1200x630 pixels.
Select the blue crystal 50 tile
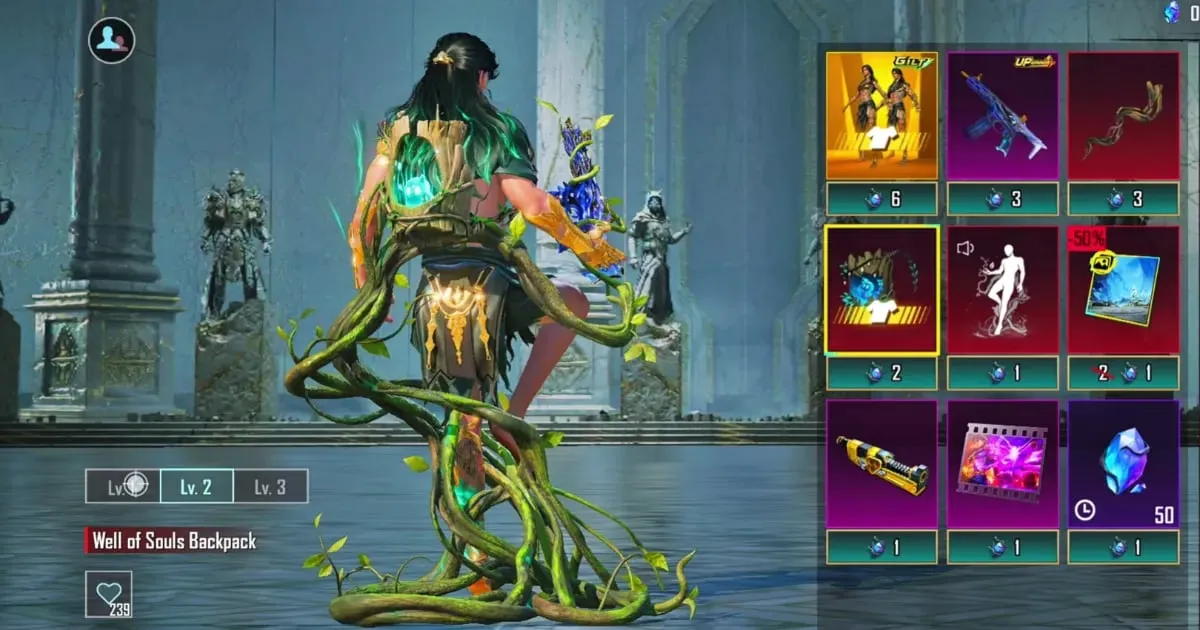click(x=1123, y=464)
